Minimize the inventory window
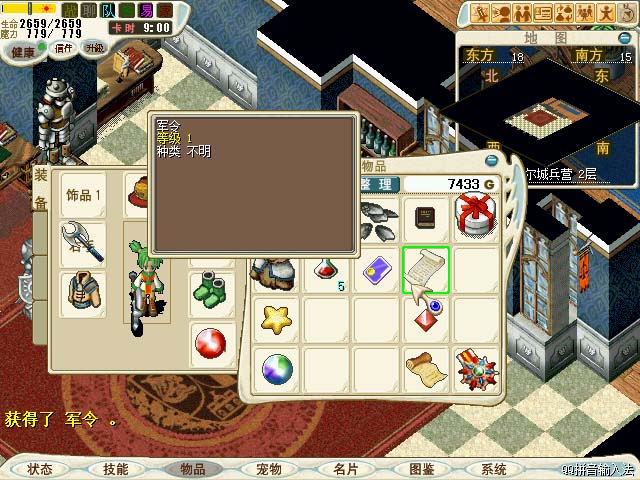640x480 pixels. pyautogui.click(x=491, y=160)
